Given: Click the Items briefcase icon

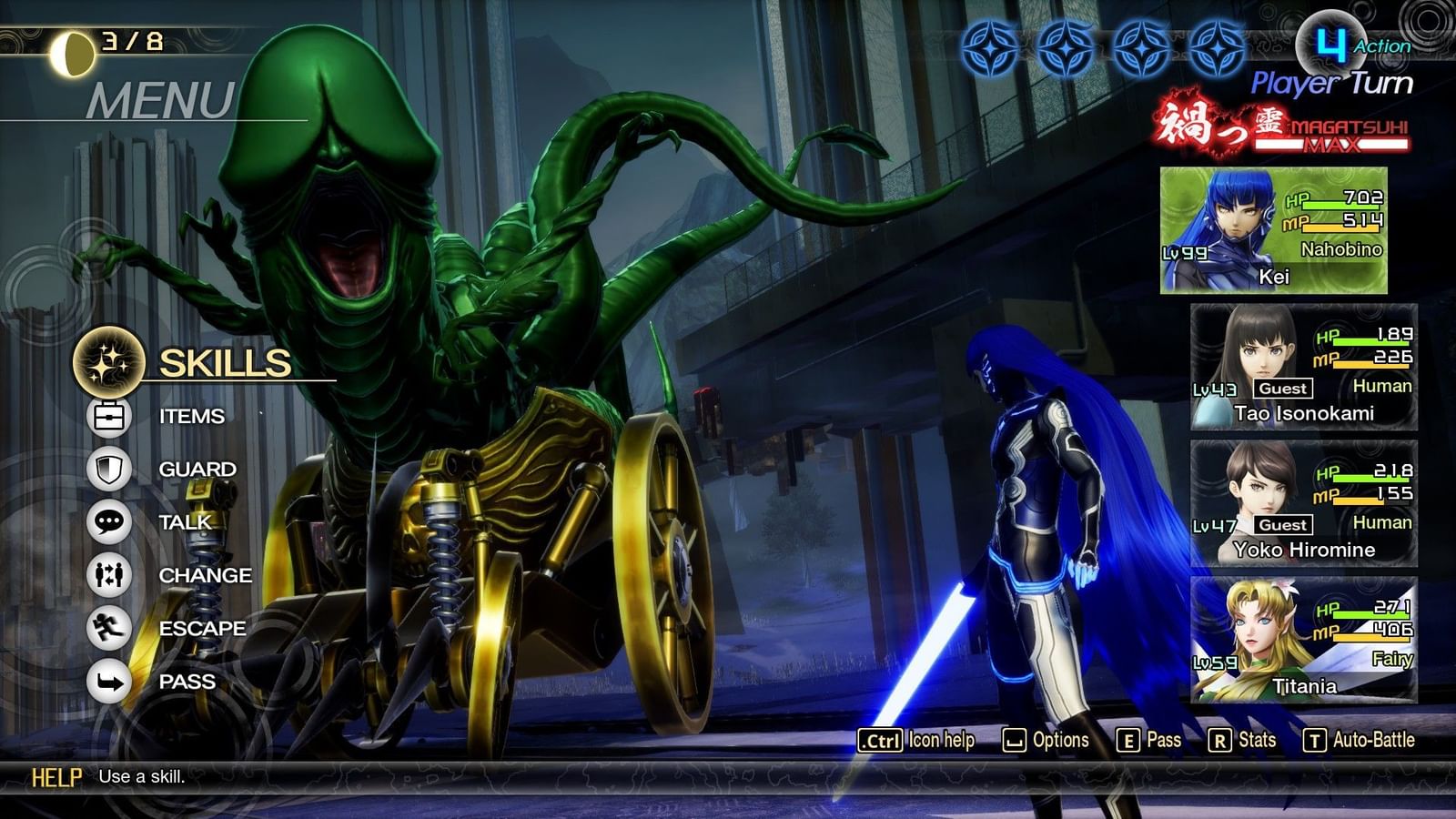Looking at the screenshot, I should point(108,417).
